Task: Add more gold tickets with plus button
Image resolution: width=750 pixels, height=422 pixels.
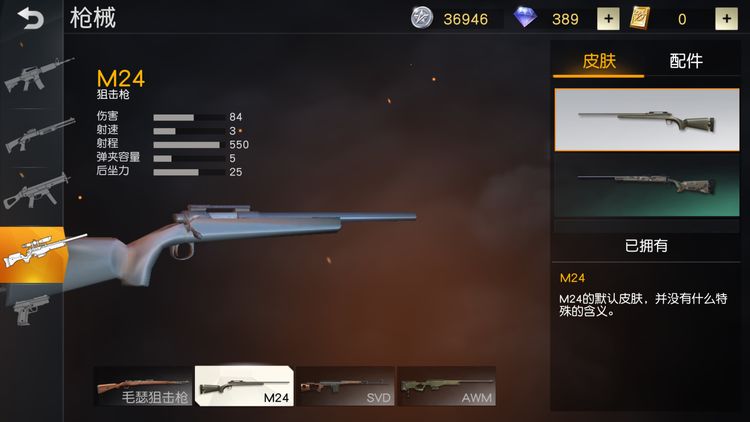Action: 725,18
